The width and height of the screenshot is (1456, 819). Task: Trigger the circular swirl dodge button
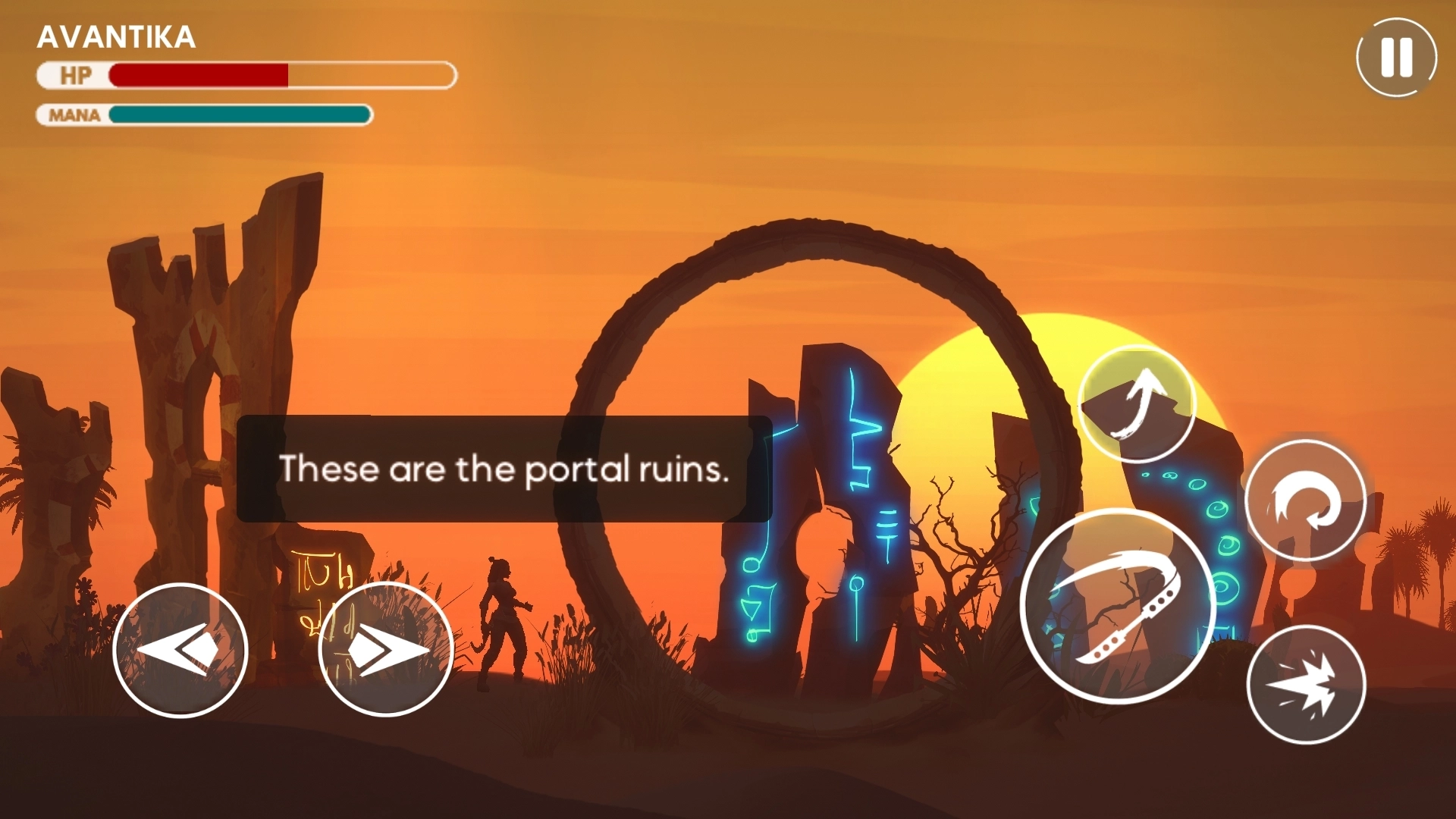(x=1305, y=501)
